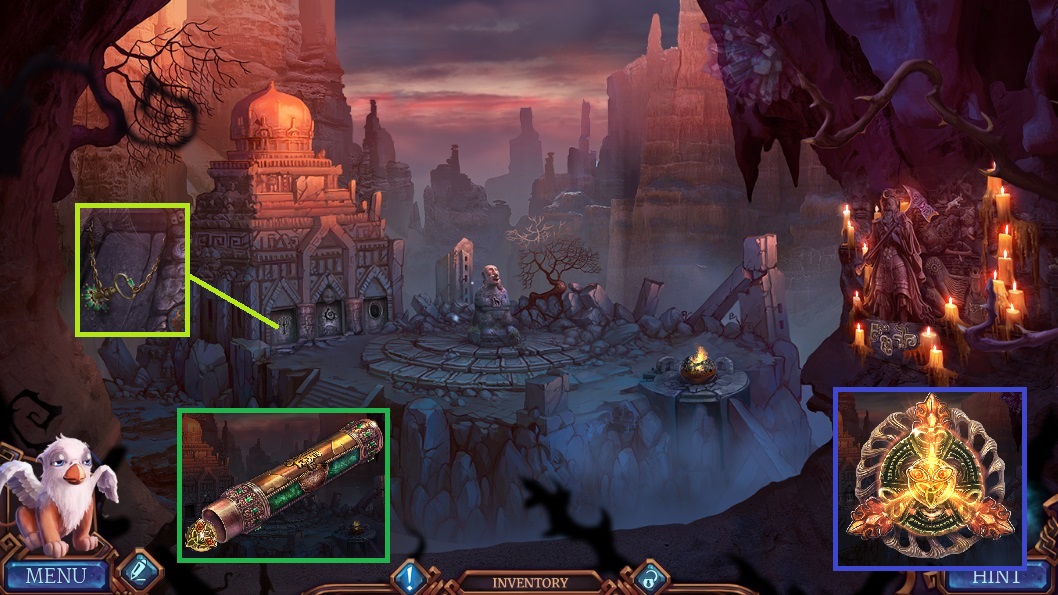Show the exclamation mark objective icon
Image resolution: width=1058 pixels, height=595 pixels.
click(x=410, y=577)
